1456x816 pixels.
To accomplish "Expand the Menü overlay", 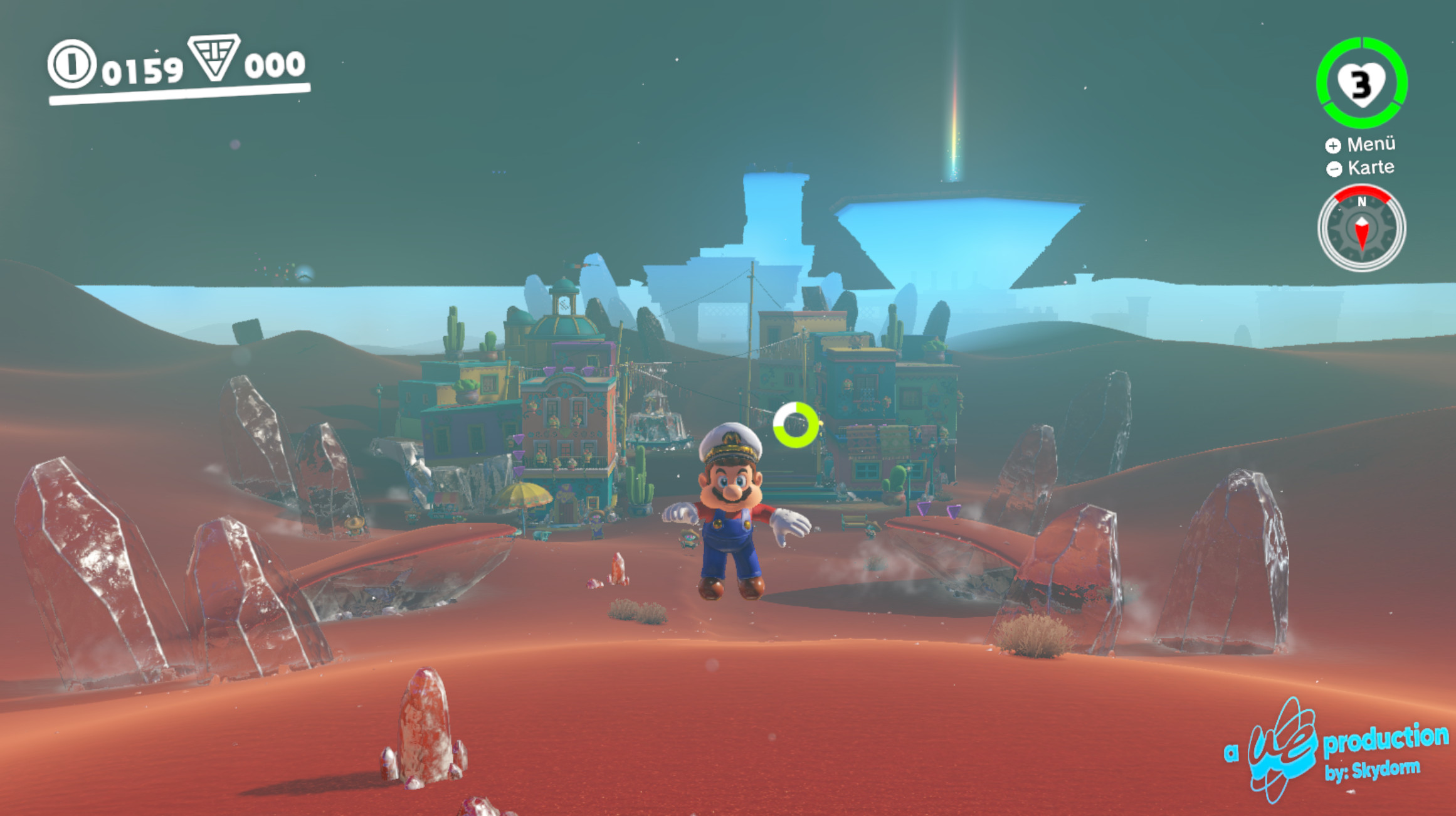I will (x=1373, y=145).
